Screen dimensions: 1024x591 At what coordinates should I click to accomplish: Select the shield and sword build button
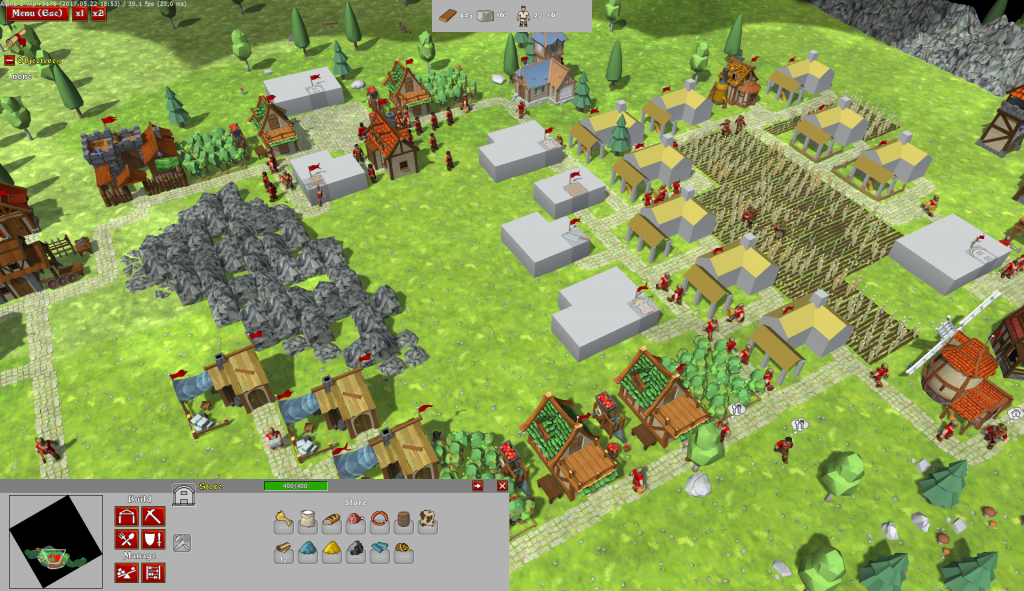coord(153,541)
